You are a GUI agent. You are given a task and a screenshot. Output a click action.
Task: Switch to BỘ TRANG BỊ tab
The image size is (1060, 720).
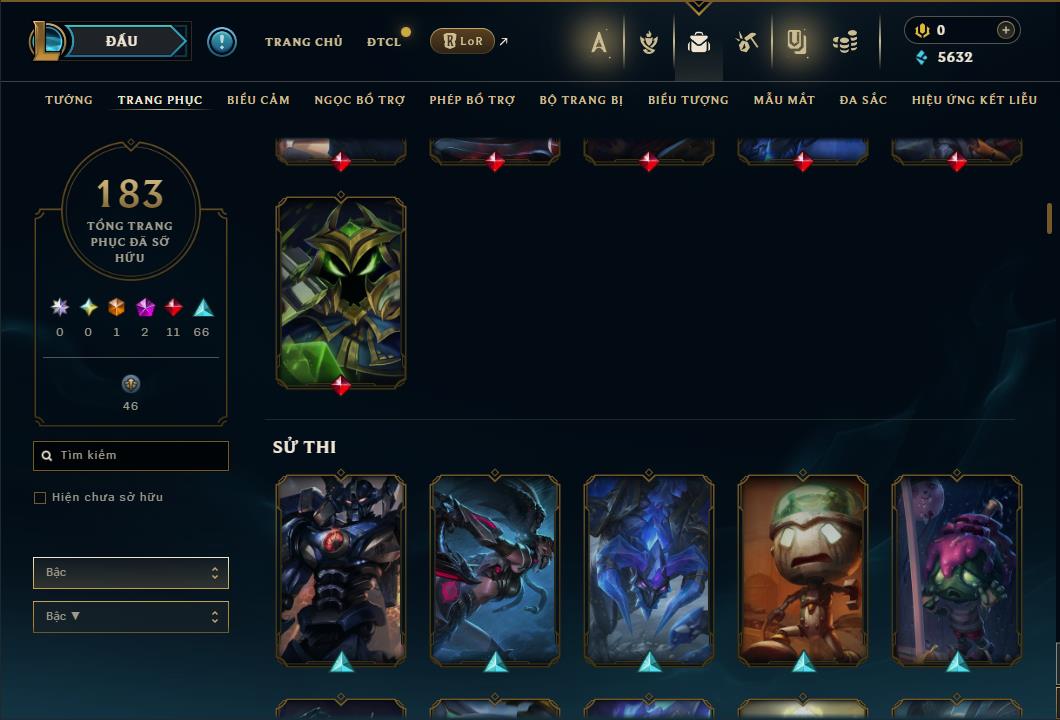tap(581, 100)
